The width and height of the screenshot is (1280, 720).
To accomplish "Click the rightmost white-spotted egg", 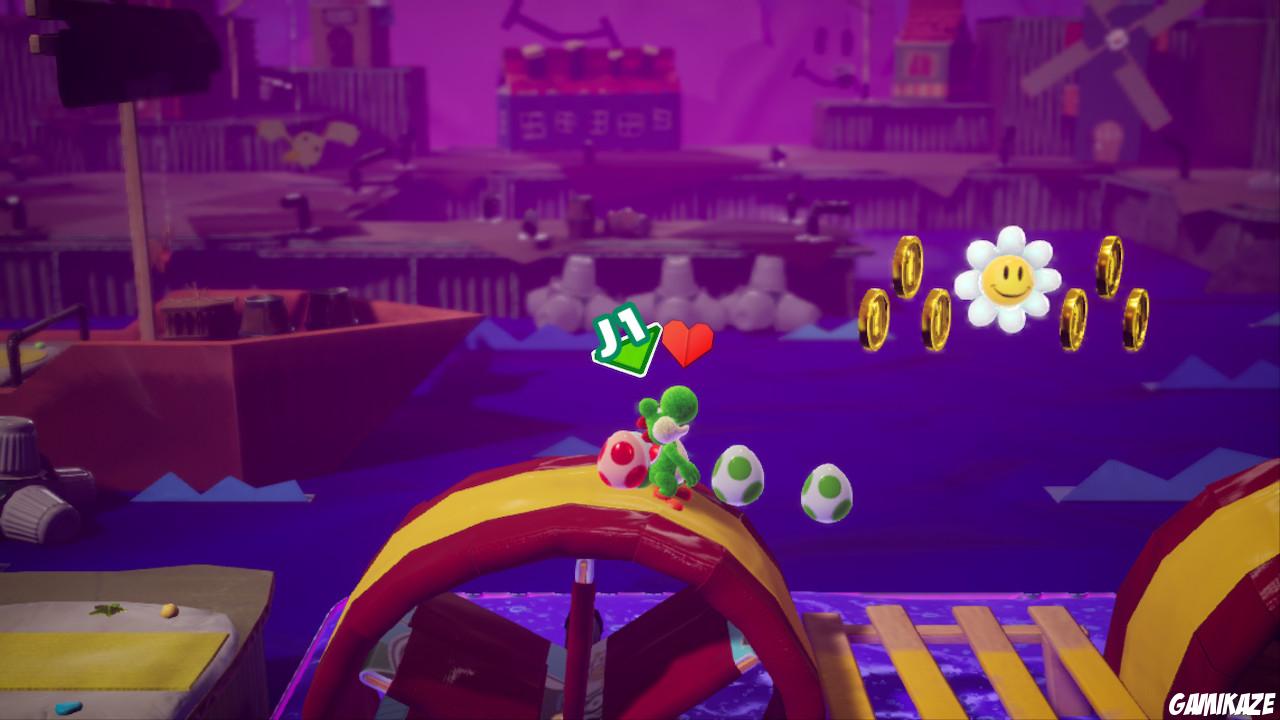I will 828,494.
